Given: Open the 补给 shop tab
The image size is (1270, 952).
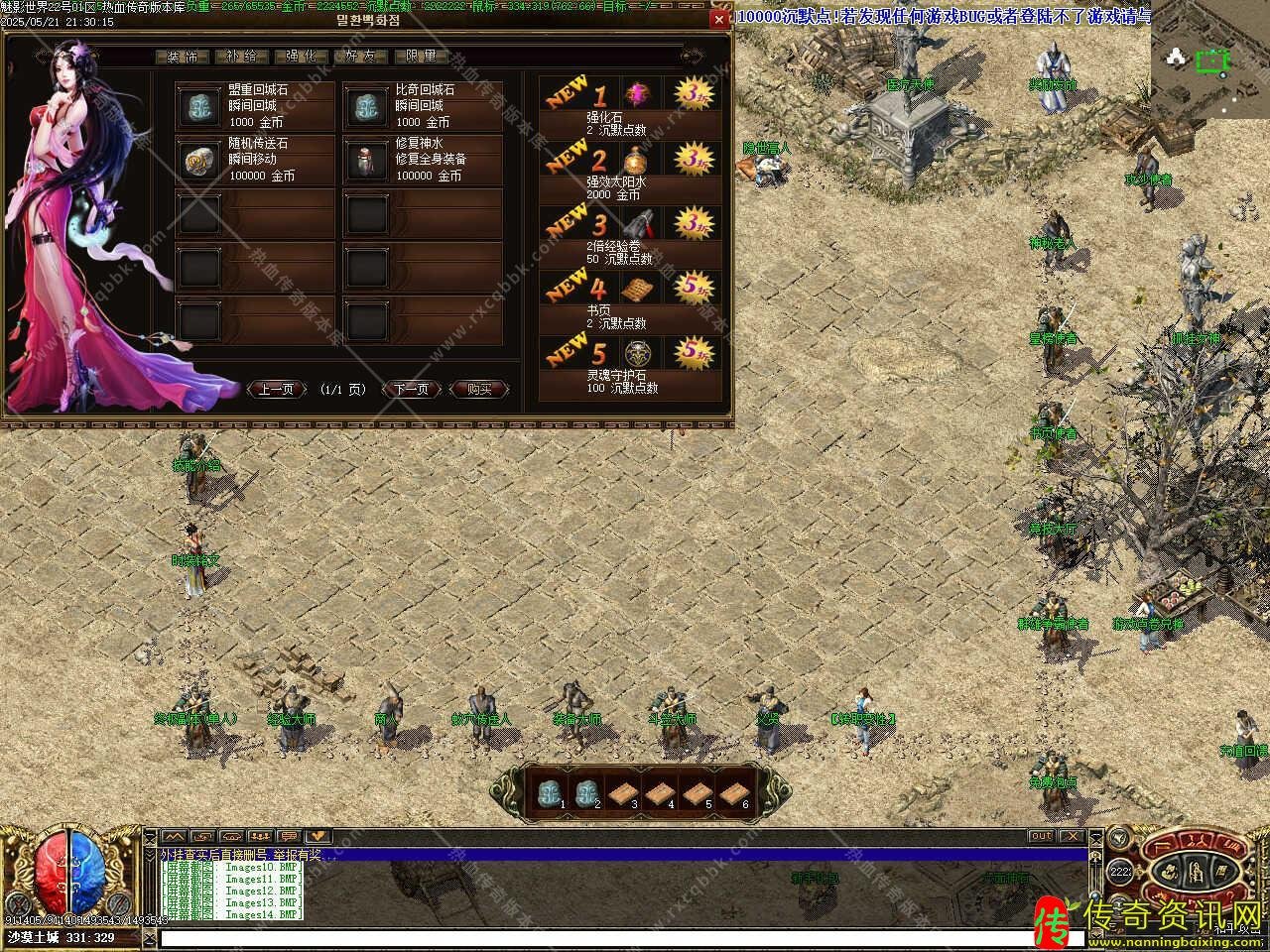Looking at the screenshot, I should [x=242, y=57].
